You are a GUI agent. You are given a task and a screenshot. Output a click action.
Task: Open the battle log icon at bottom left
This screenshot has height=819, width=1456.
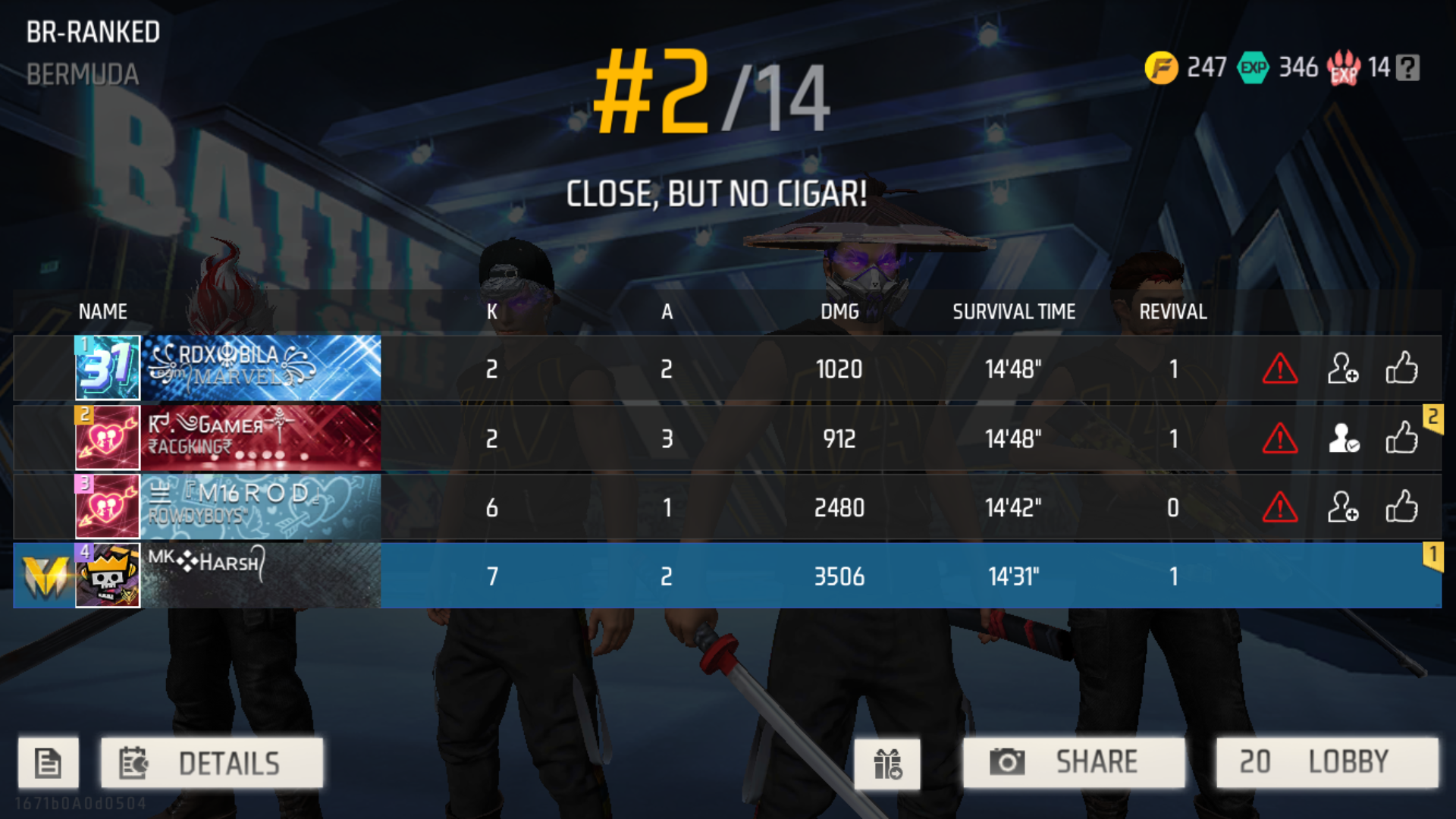48,762
